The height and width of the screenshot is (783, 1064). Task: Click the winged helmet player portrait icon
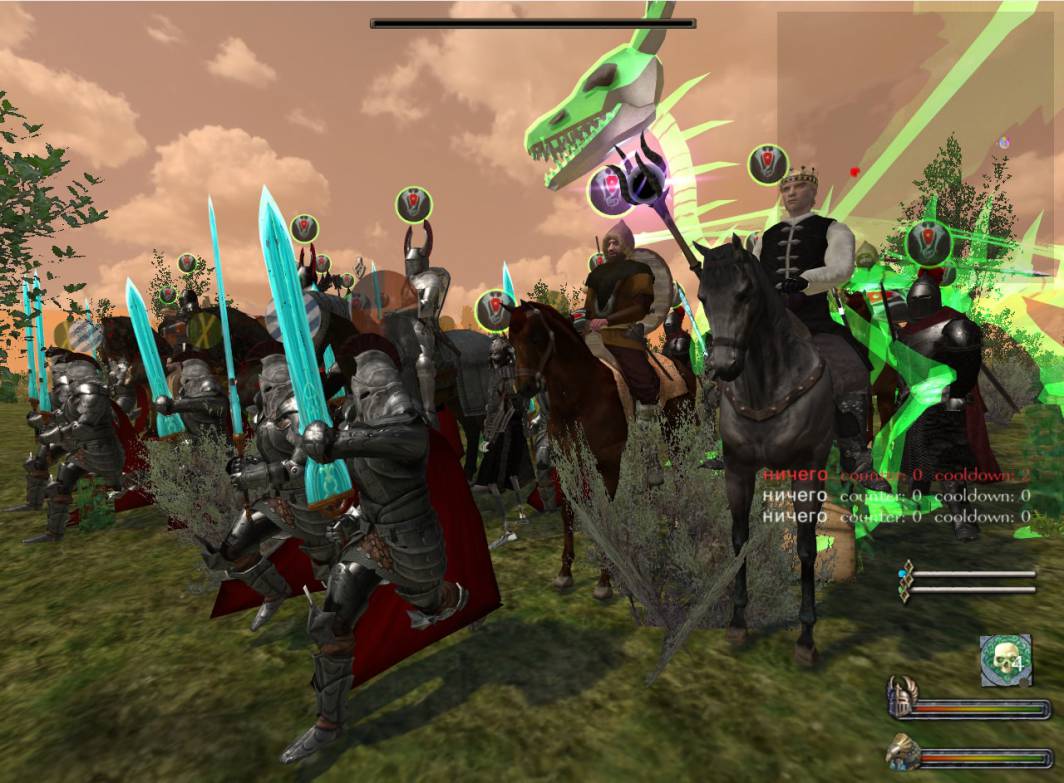pyautogui.click(x=902, y=697)
